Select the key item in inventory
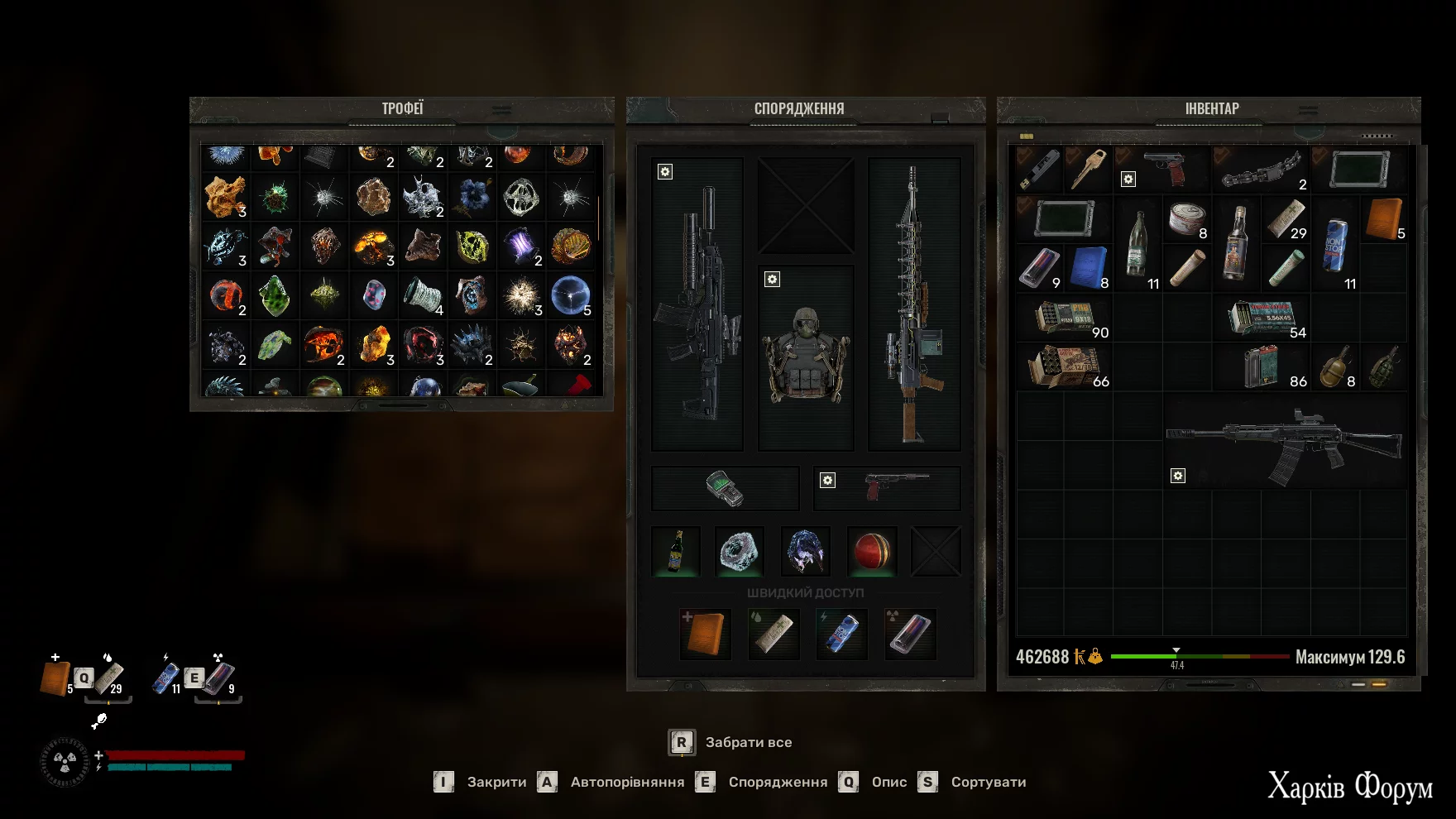 point(1089,170)
